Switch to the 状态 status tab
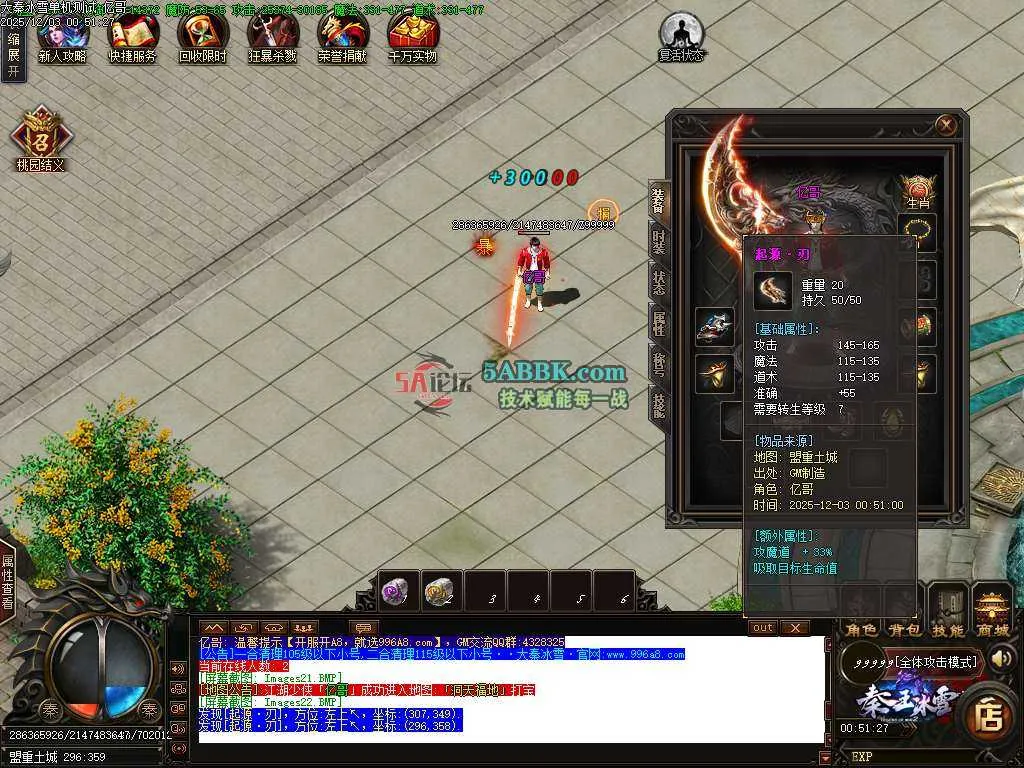 (x=659, y=282)
